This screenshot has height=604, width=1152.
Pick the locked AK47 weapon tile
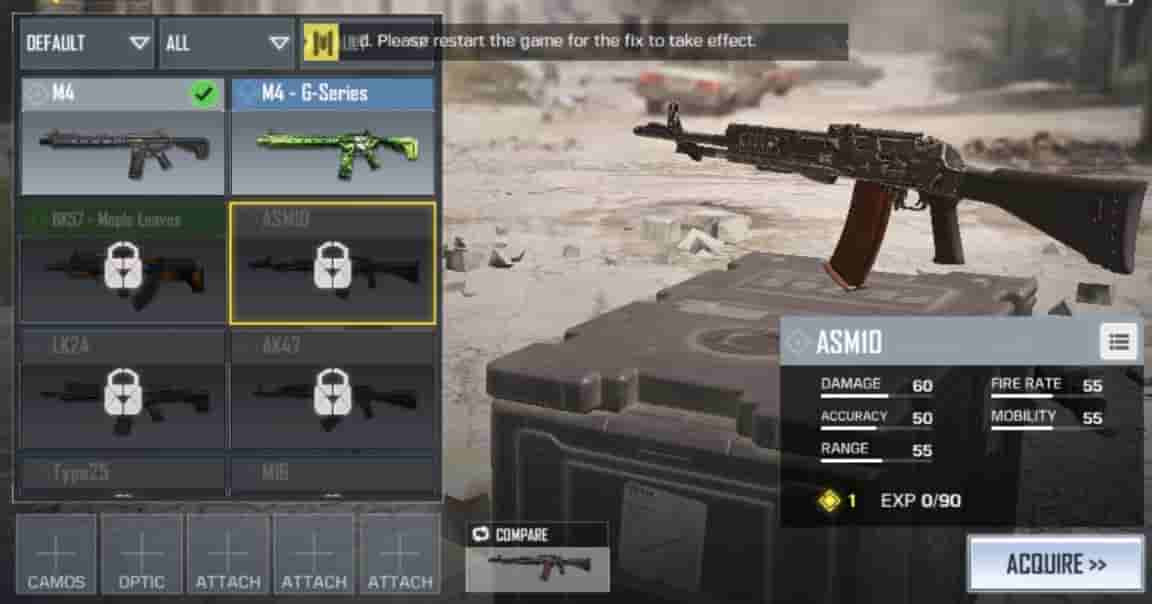tap(333, 391)
